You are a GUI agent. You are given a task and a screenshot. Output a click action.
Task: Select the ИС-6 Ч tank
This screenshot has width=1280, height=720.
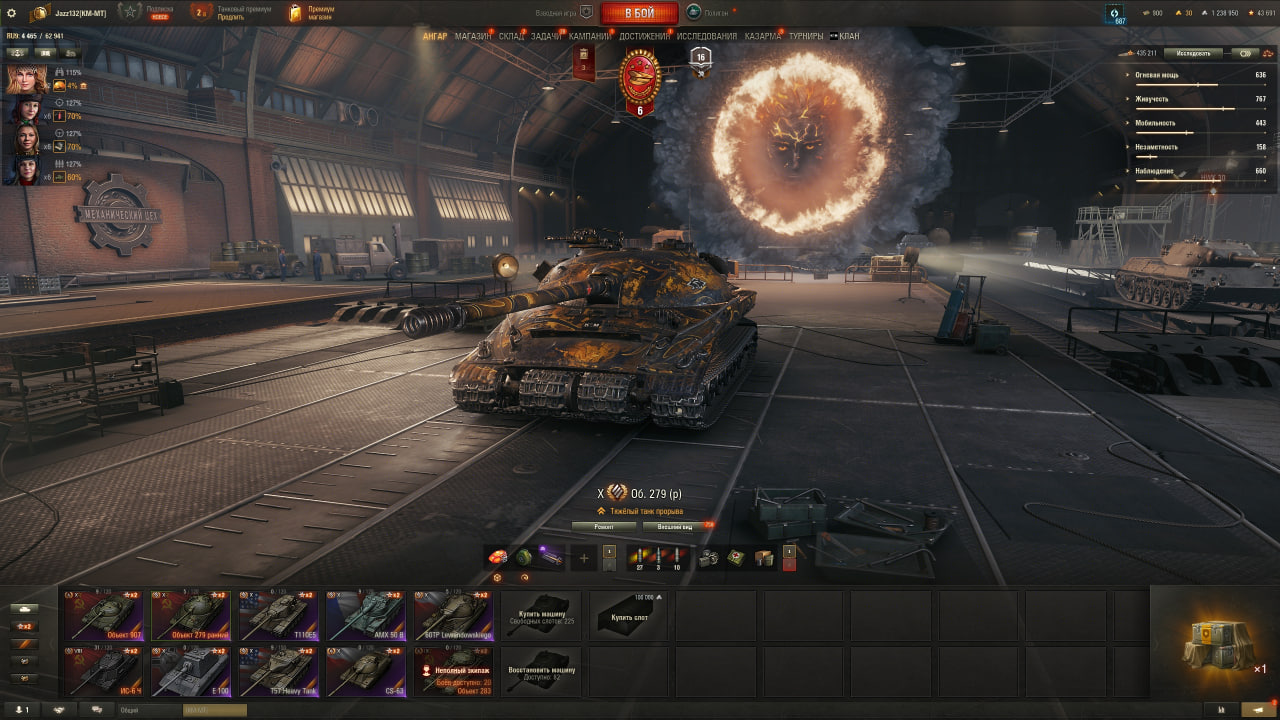coord(103,671)
